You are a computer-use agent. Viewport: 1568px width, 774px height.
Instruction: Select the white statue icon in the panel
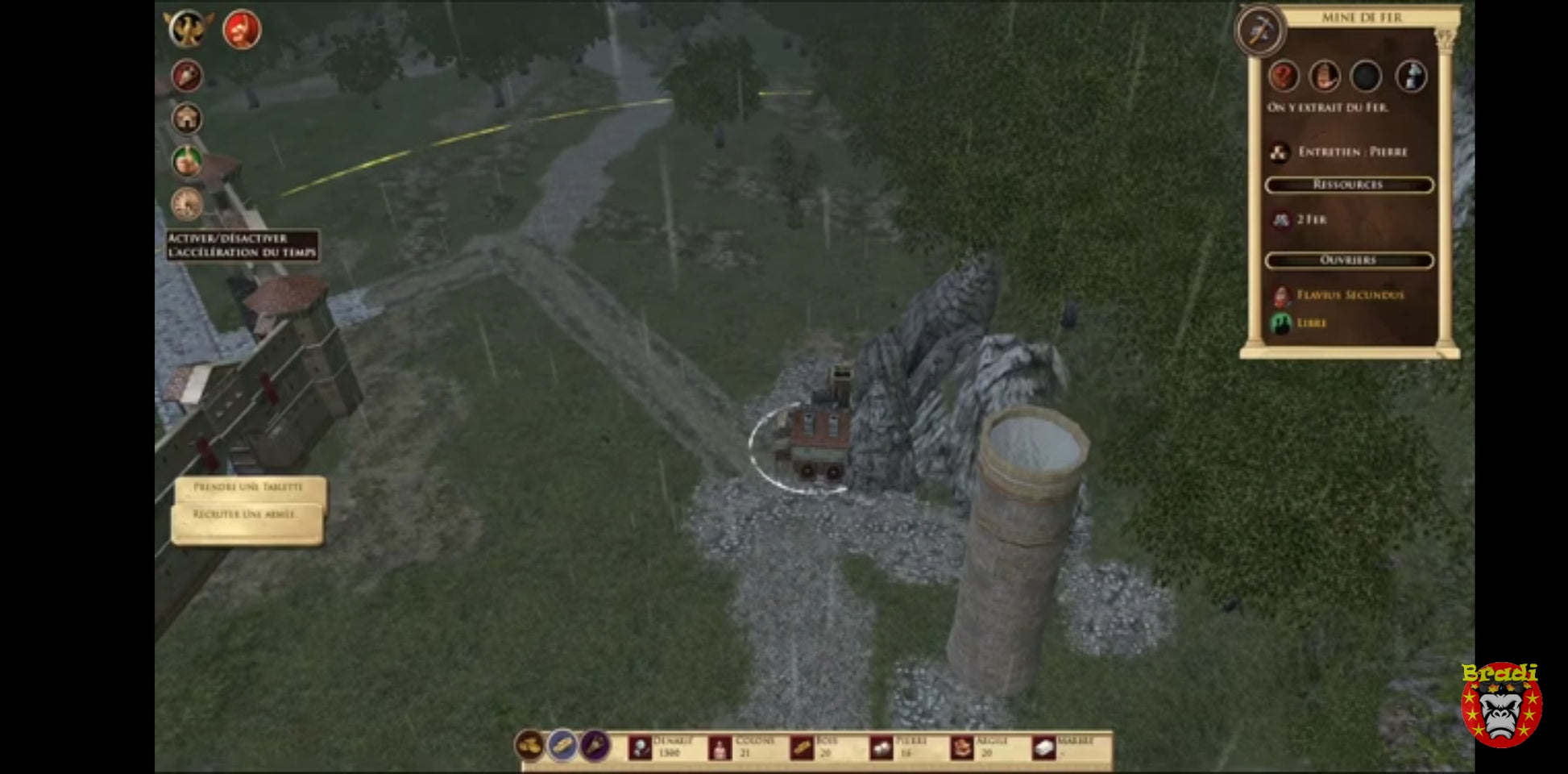click(1411, 77)
